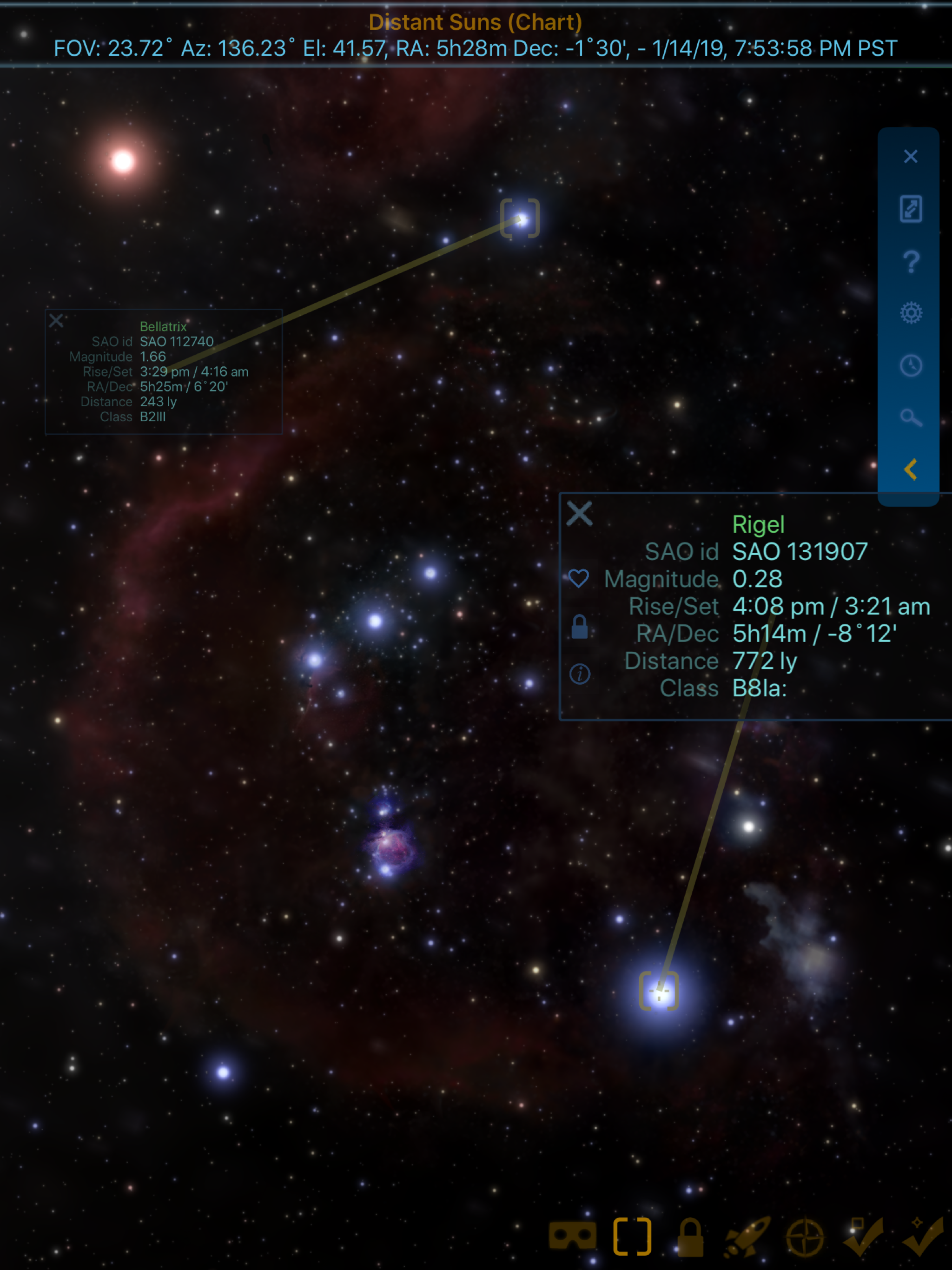The image size is (952, 1270).
Task: Open the help question mark
Action: pyautogui.click(x=911, y=262)
